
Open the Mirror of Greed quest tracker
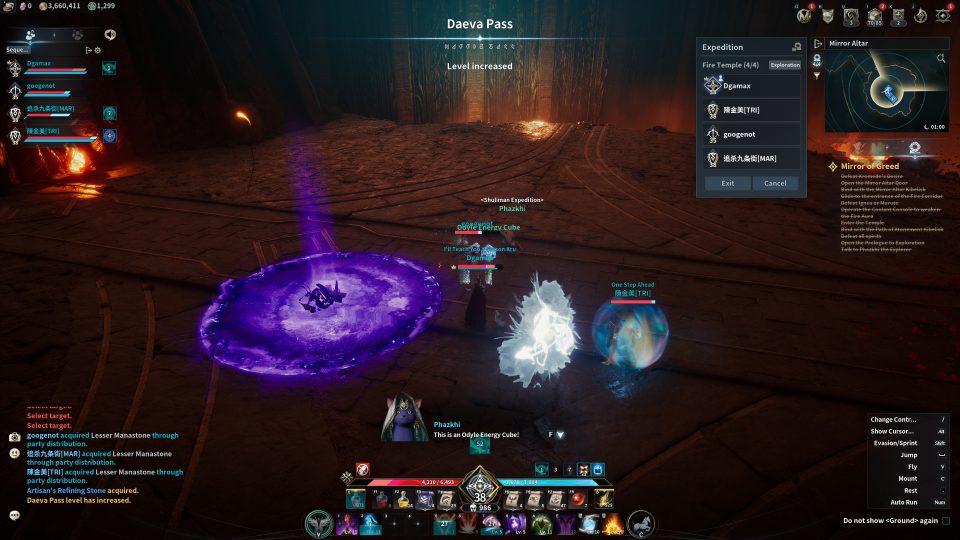click(x=869, y=166)
